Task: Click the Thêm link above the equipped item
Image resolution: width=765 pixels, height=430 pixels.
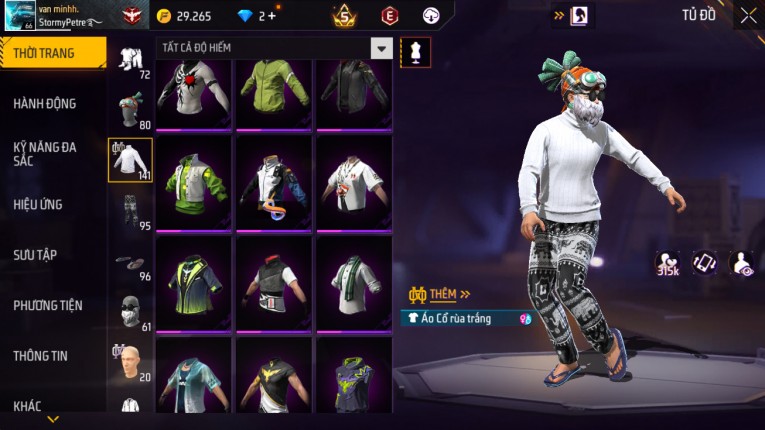Action: tap(446, 294)
